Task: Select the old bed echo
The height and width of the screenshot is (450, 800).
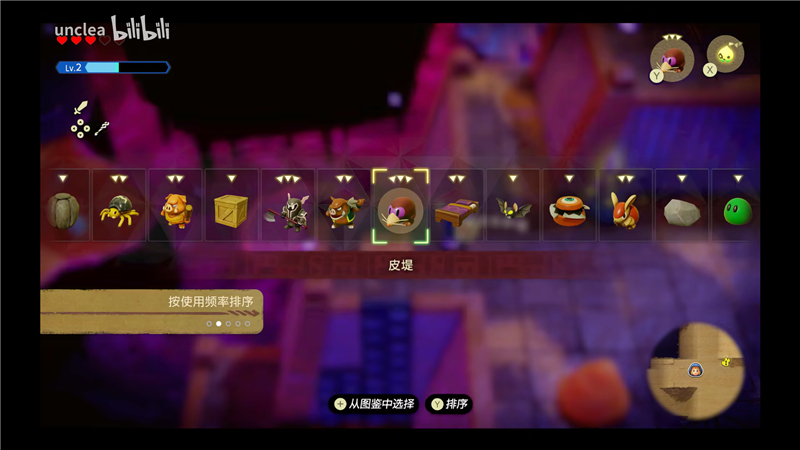Action: [x=457, y=210]
